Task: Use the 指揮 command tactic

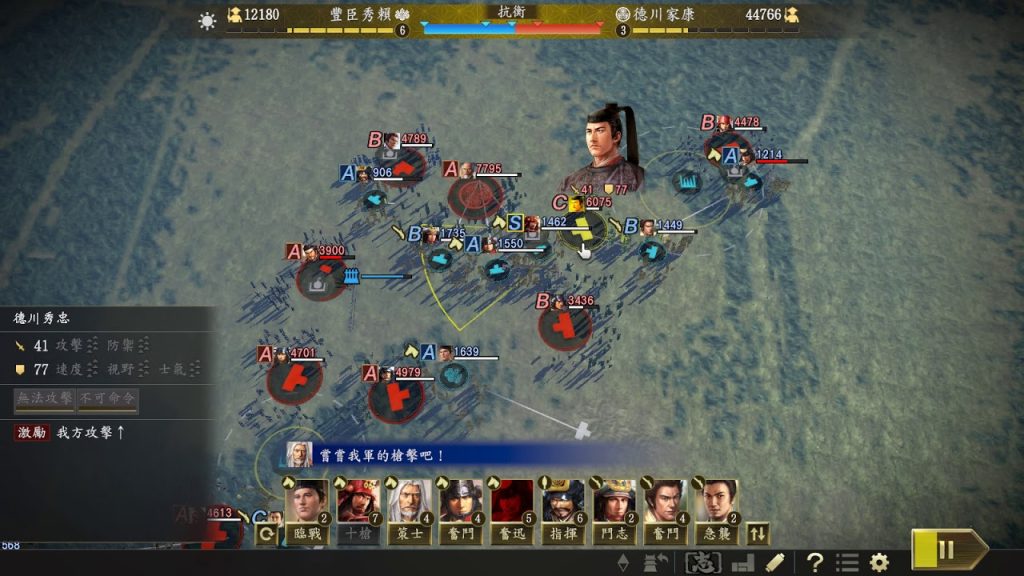Action: 564,510
